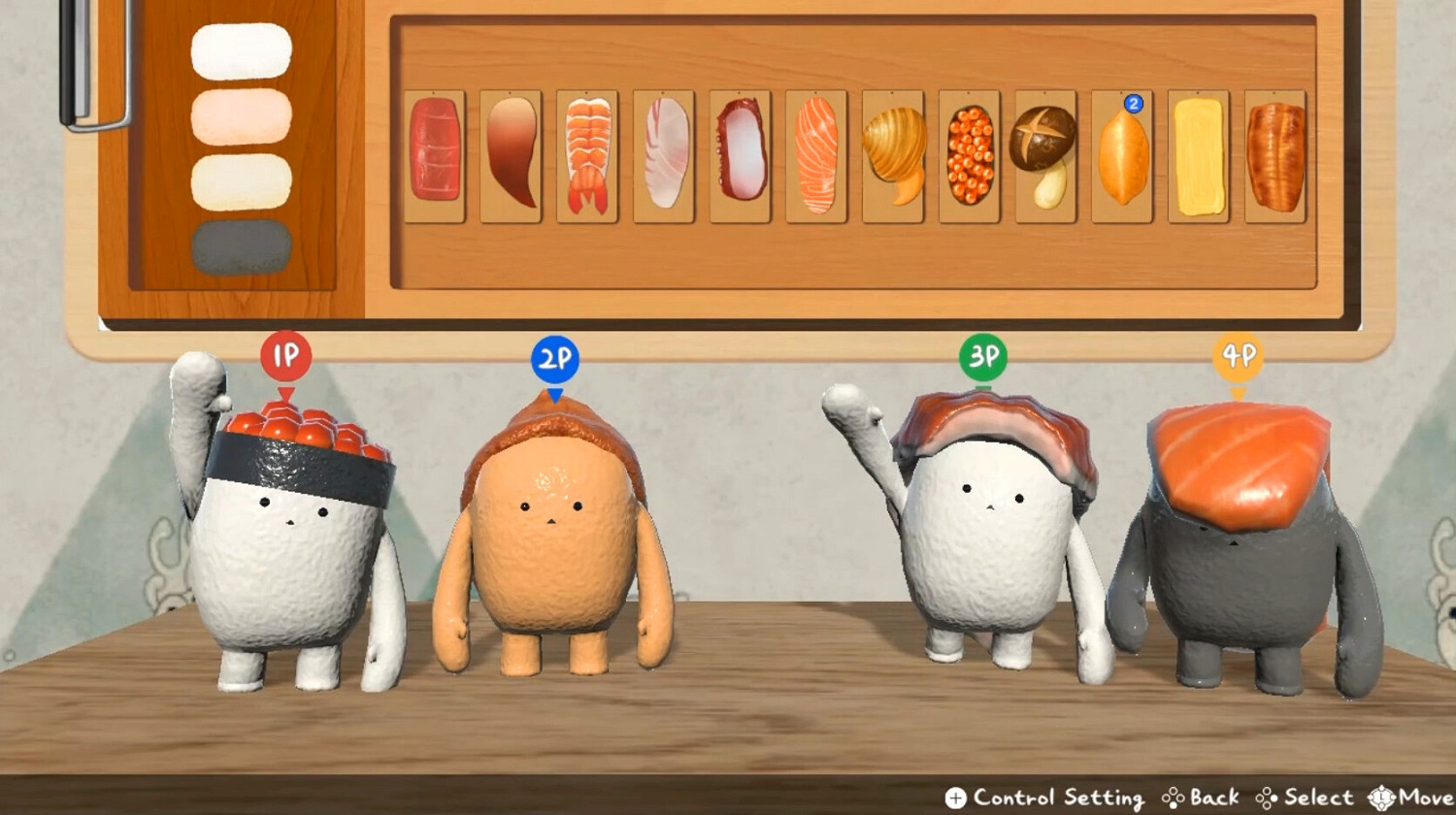Screen dimensions: 1456x815
Task: Pick the seared fatty tuna topping
Action: 510,155
